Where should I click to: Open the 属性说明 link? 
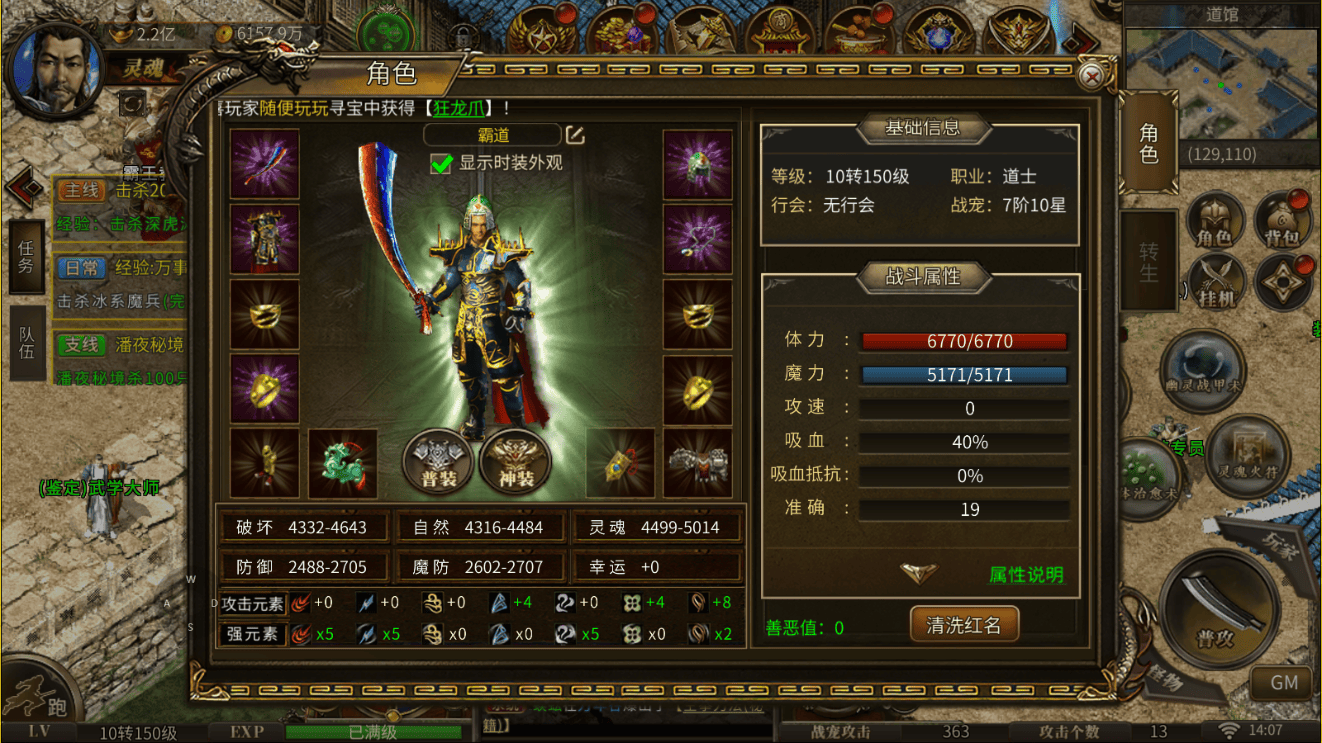pyautogui.click(x=1026, y=575)
